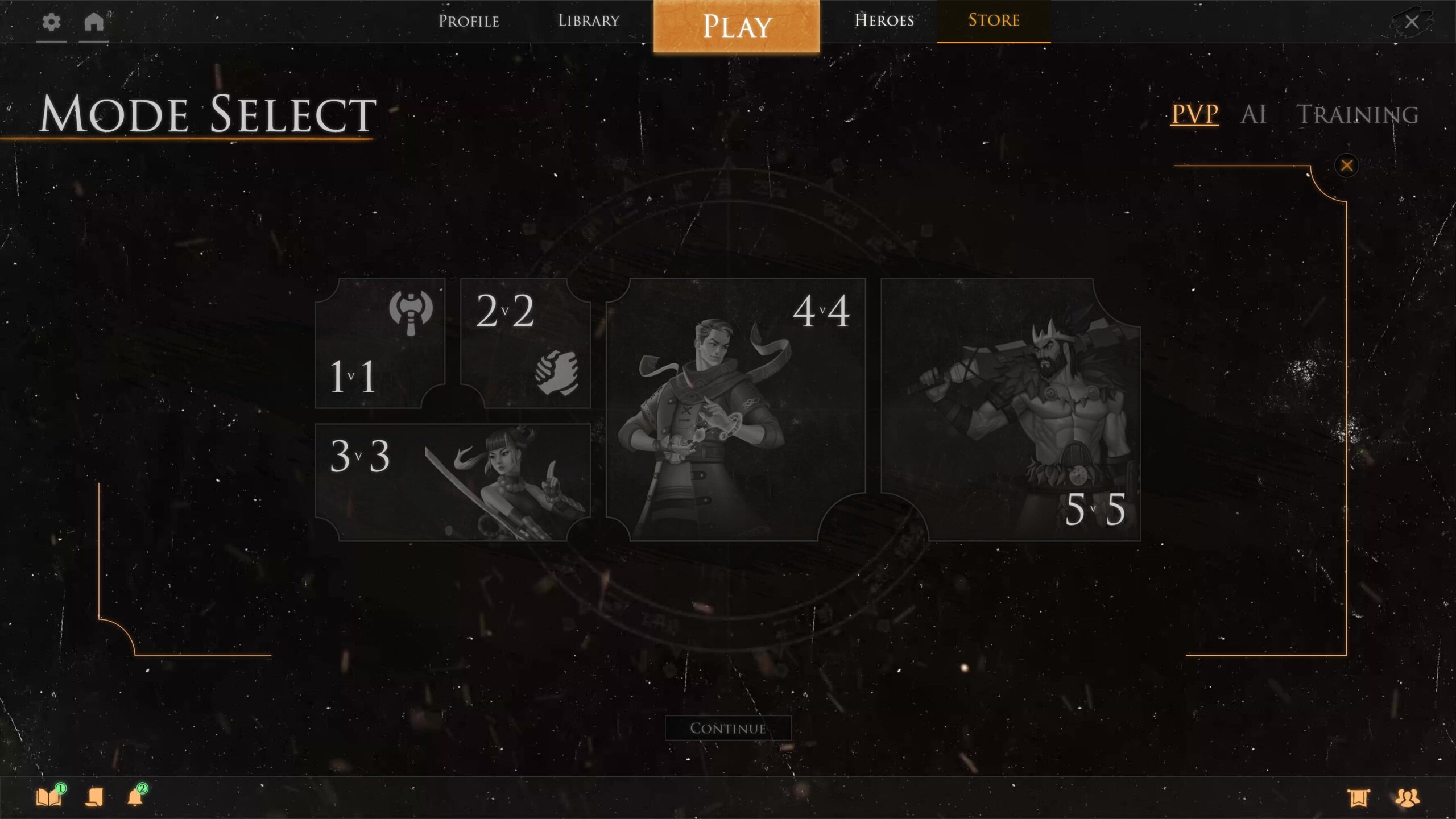This screenshot has width=1456, height=819.
Task: Visit the Store tab
Action: pos(994,21)
